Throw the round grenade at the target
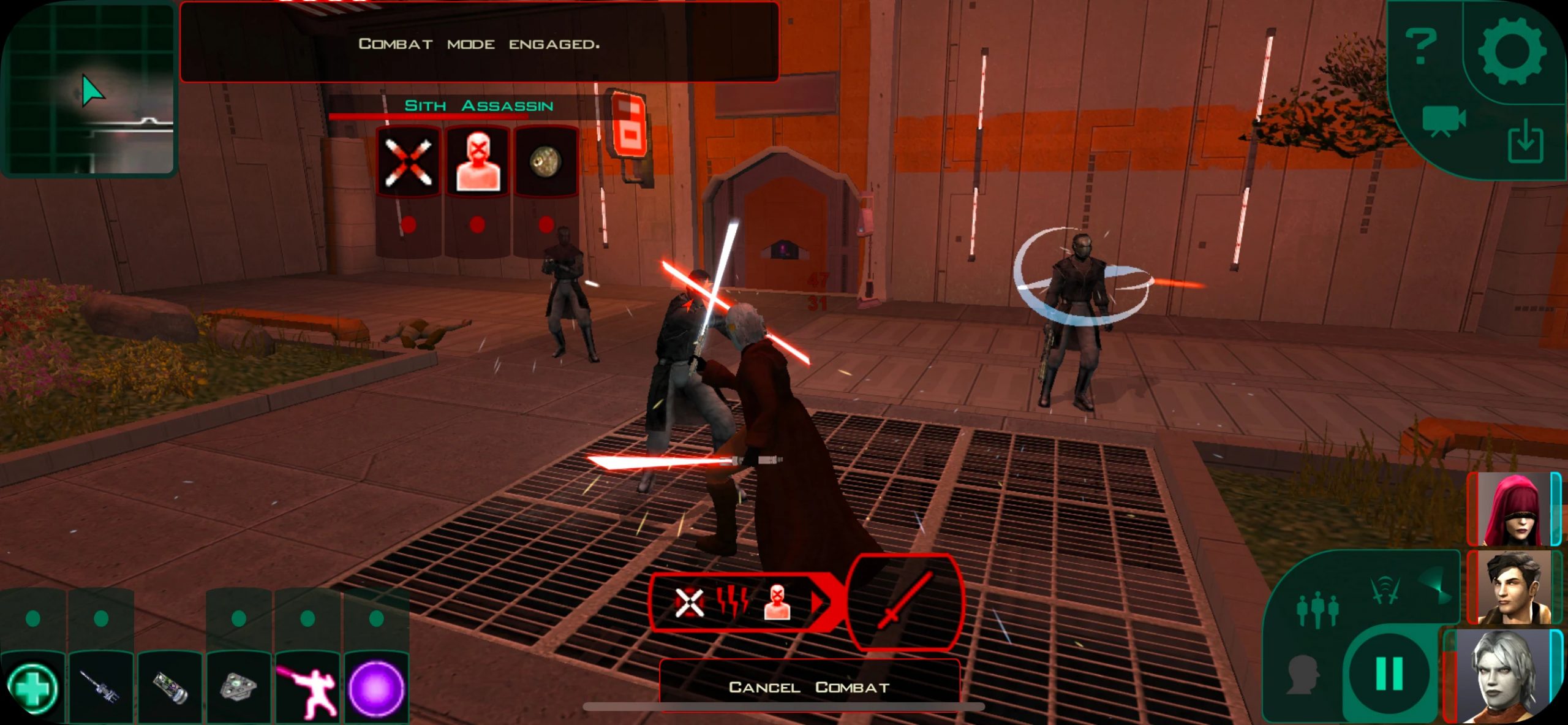1568x725 pixels. pos(546,162)
